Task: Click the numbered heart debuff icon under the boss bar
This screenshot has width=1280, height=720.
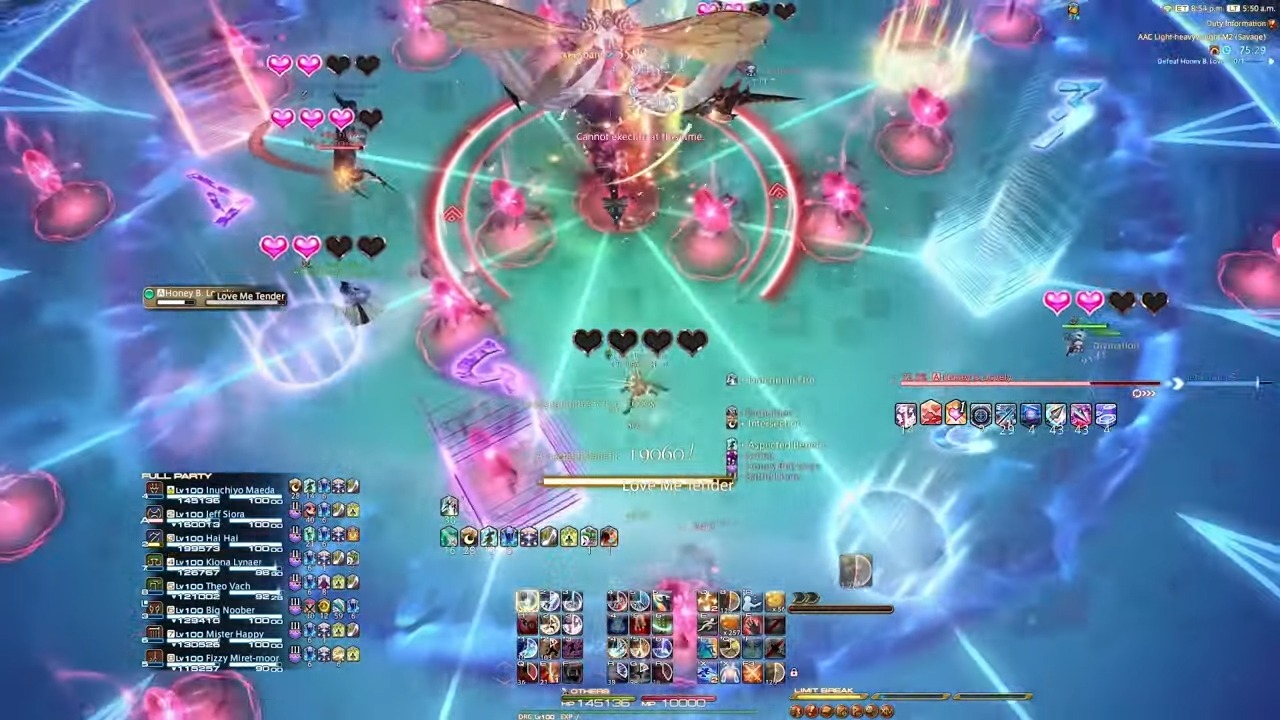Action: click(x=955, y=414)
